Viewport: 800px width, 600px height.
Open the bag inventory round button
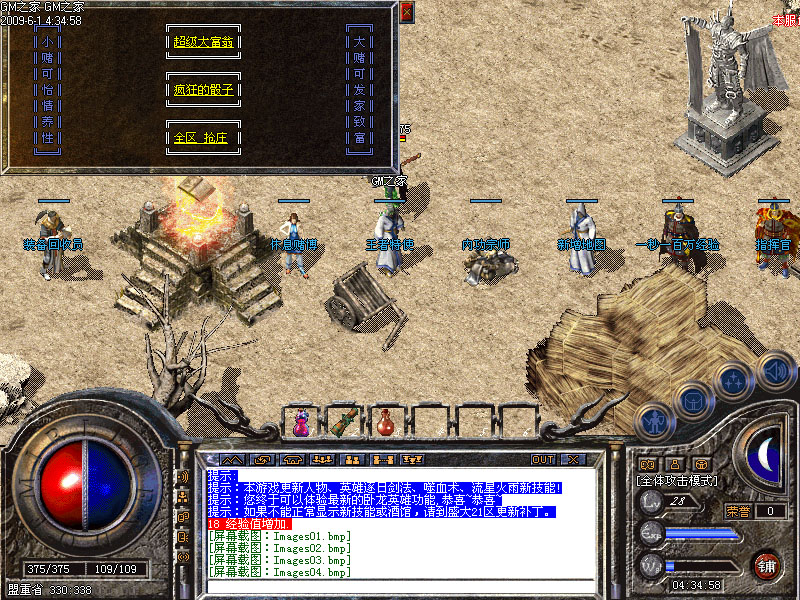point(693,400)
